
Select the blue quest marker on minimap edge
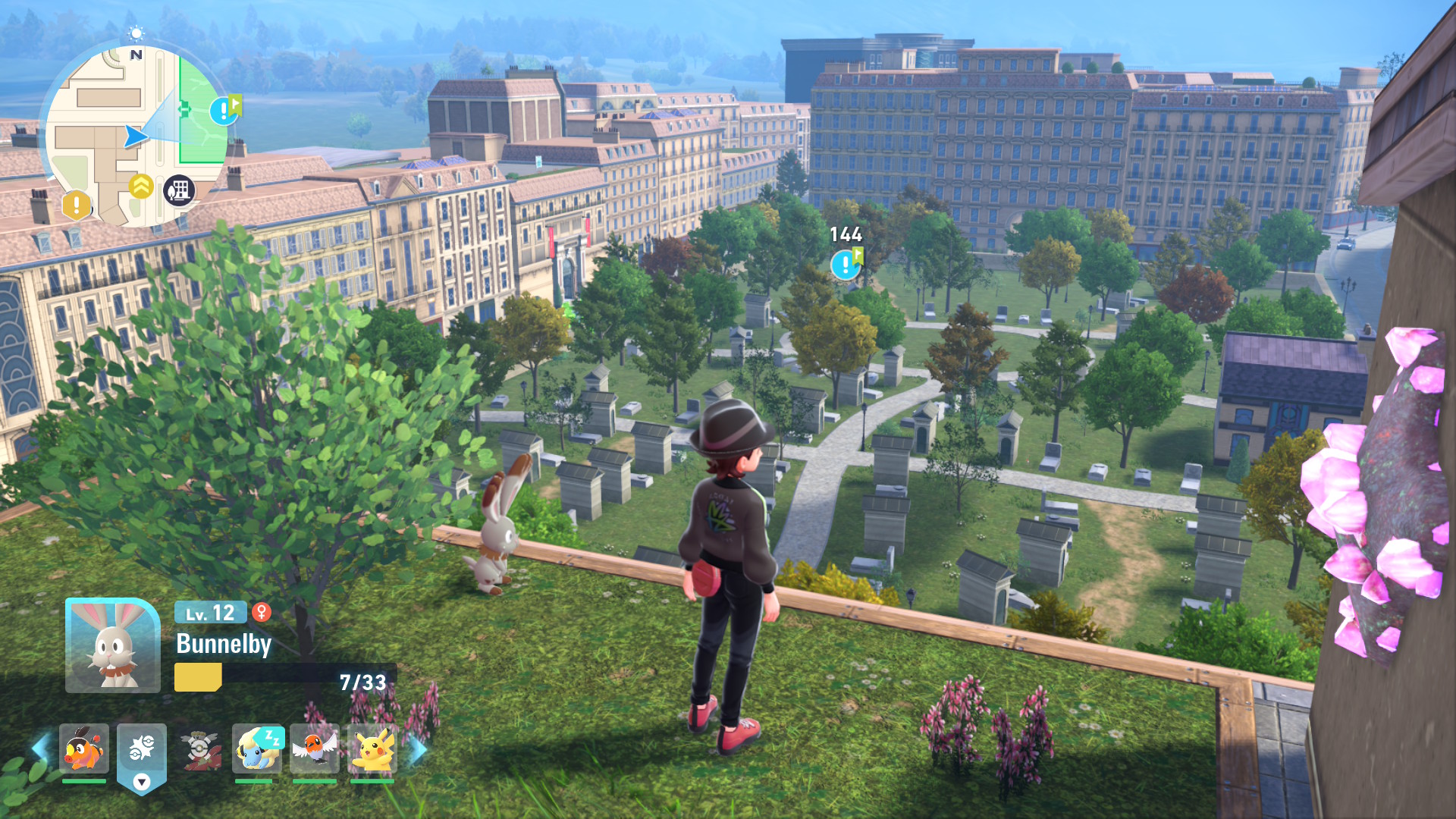(x=224, y=111)
